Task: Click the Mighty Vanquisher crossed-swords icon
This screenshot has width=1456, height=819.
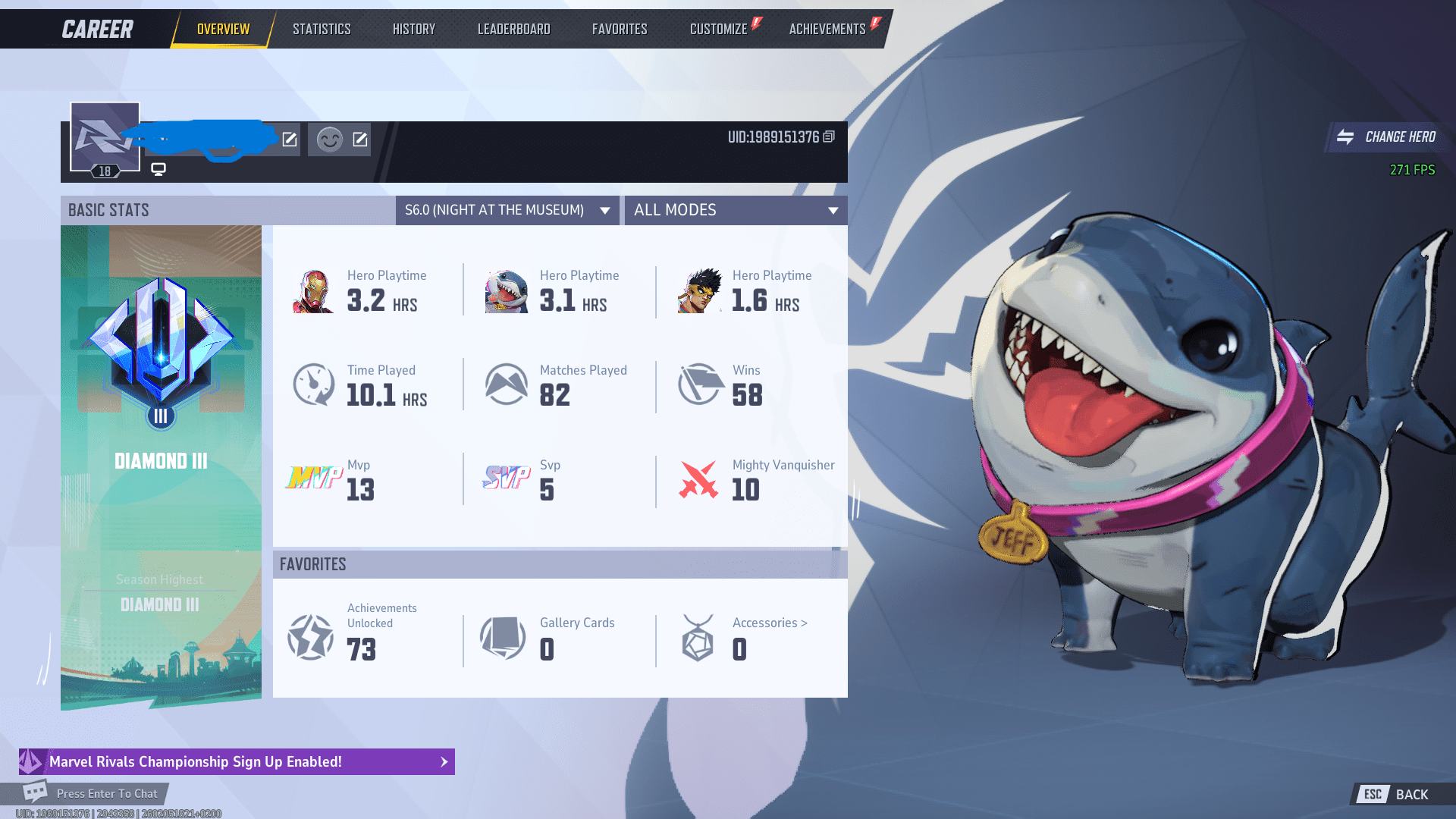Action: (x=698, y=479)
